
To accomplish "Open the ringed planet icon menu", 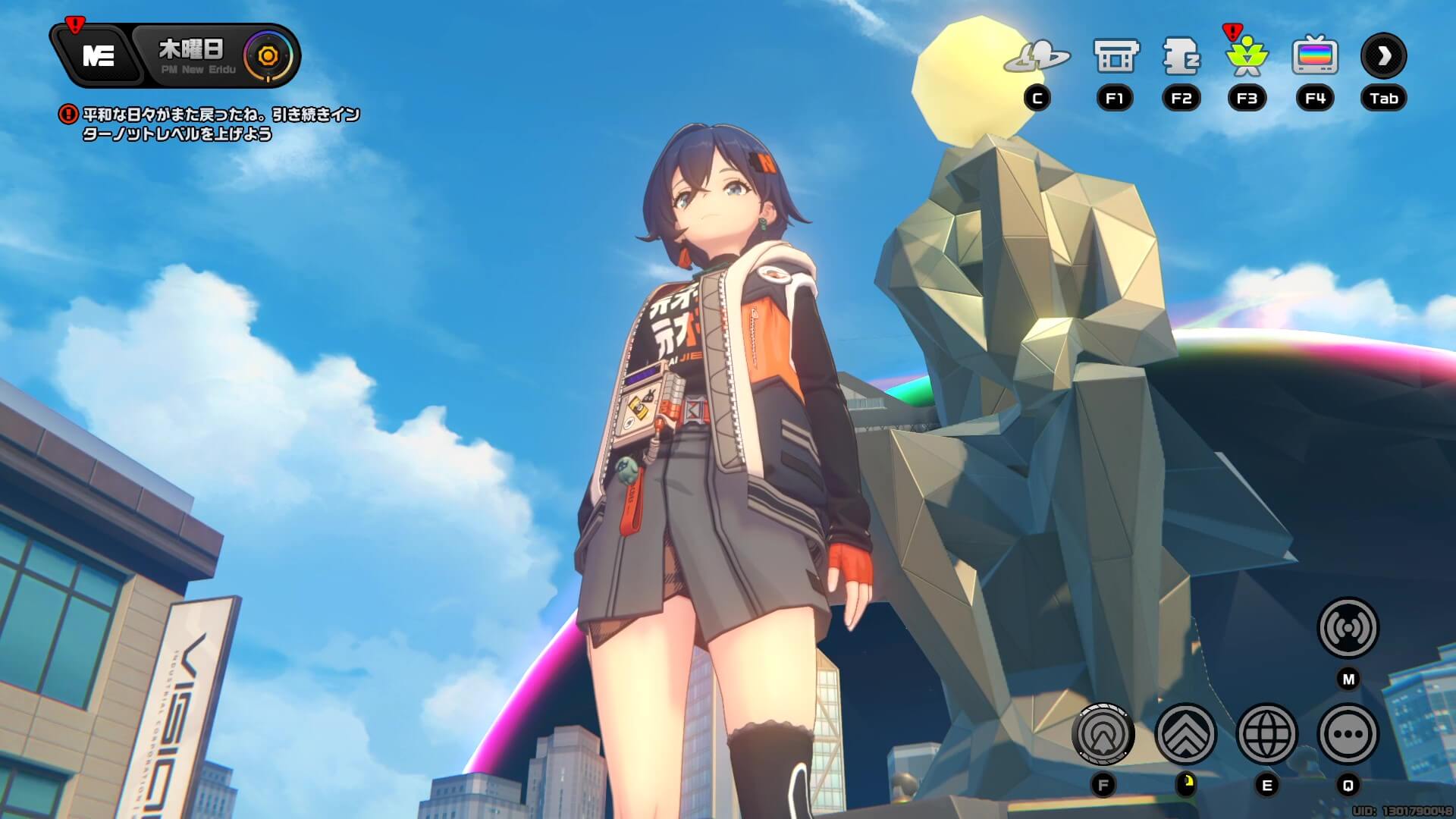I will pyautogui.click(x=1037, y=58).
